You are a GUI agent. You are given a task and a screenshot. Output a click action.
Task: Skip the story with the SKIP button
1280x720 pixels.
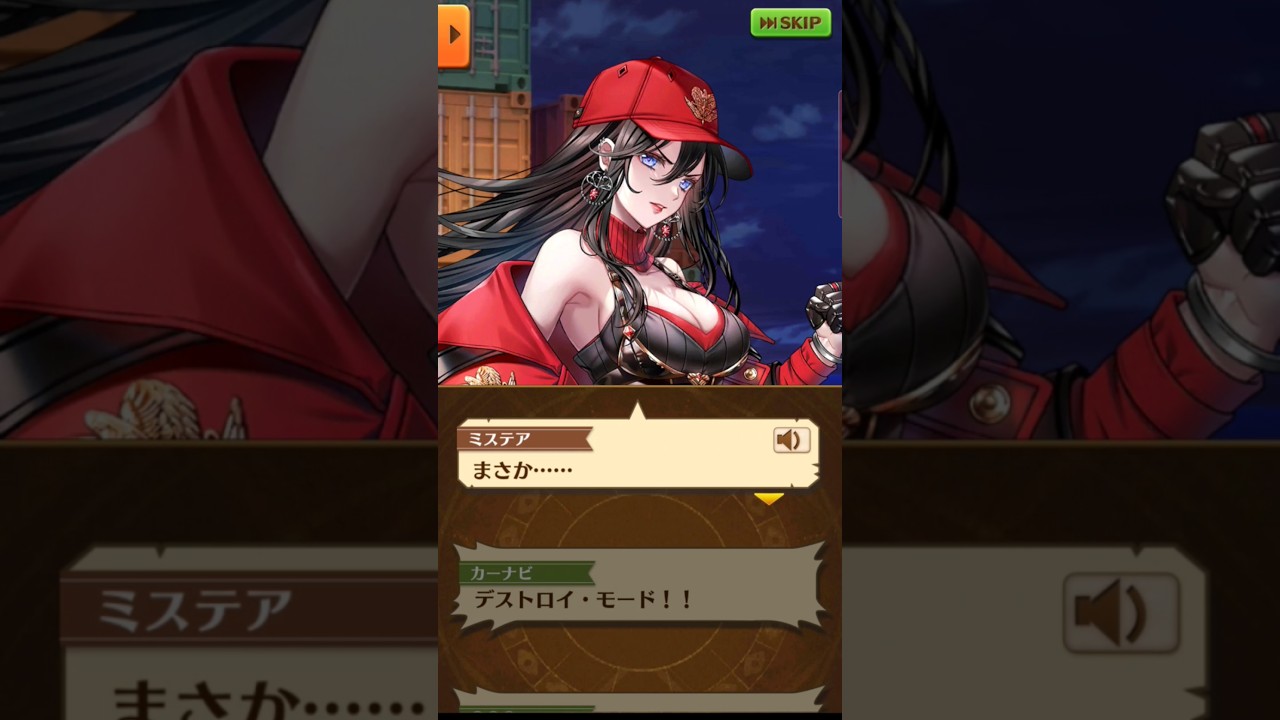(790, 23)
